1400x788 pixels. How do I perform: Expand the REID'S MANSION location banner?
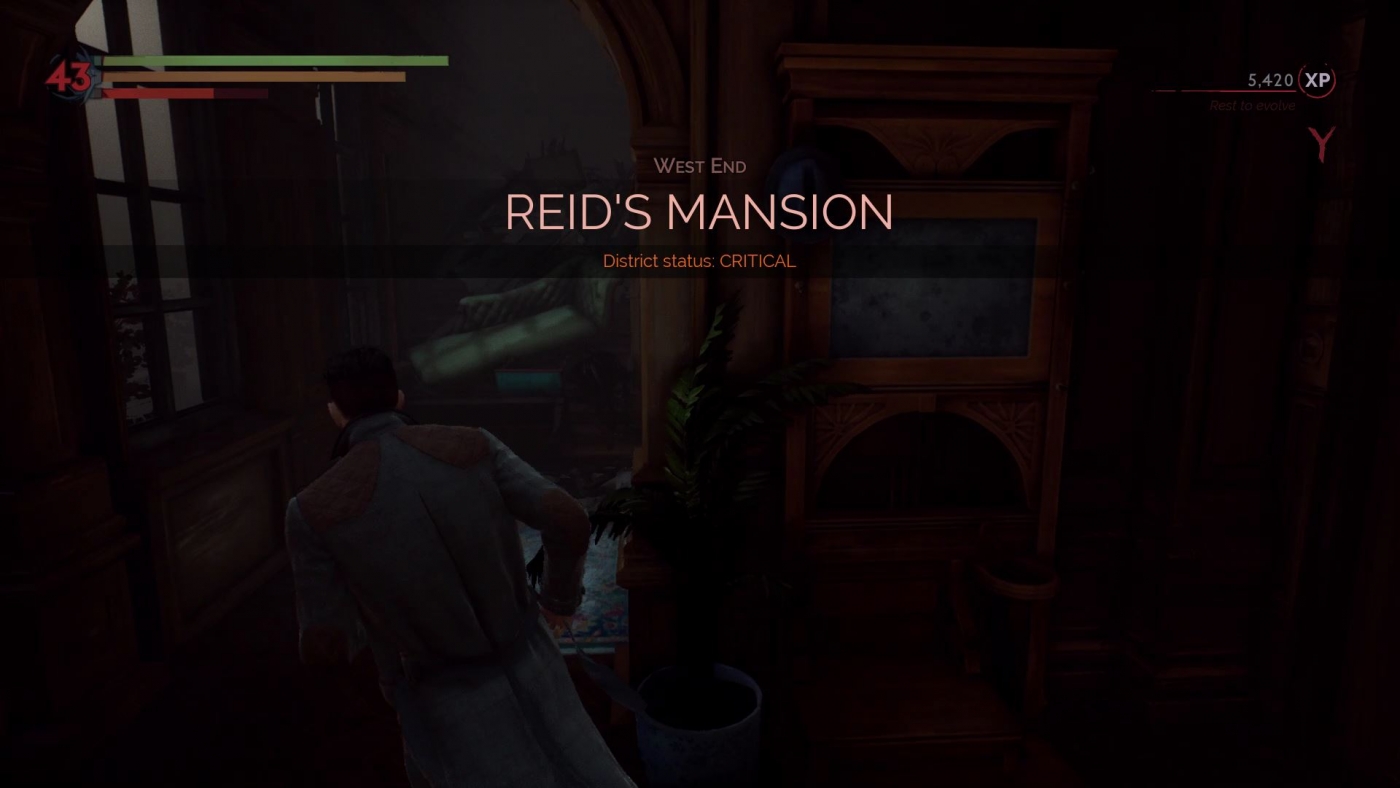(x=700, y=213)
